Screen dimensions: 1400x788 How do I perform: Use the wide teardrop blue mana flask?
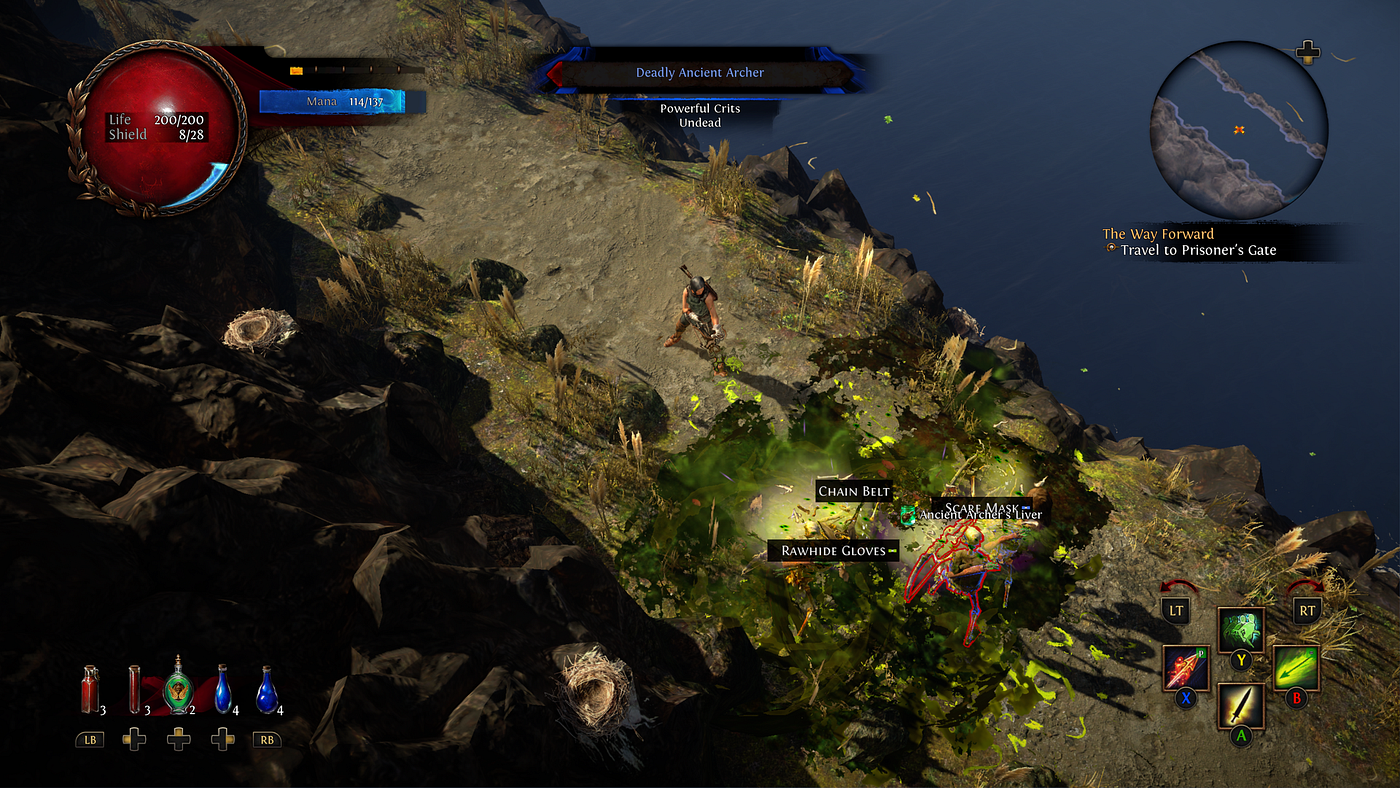[266, 690]
